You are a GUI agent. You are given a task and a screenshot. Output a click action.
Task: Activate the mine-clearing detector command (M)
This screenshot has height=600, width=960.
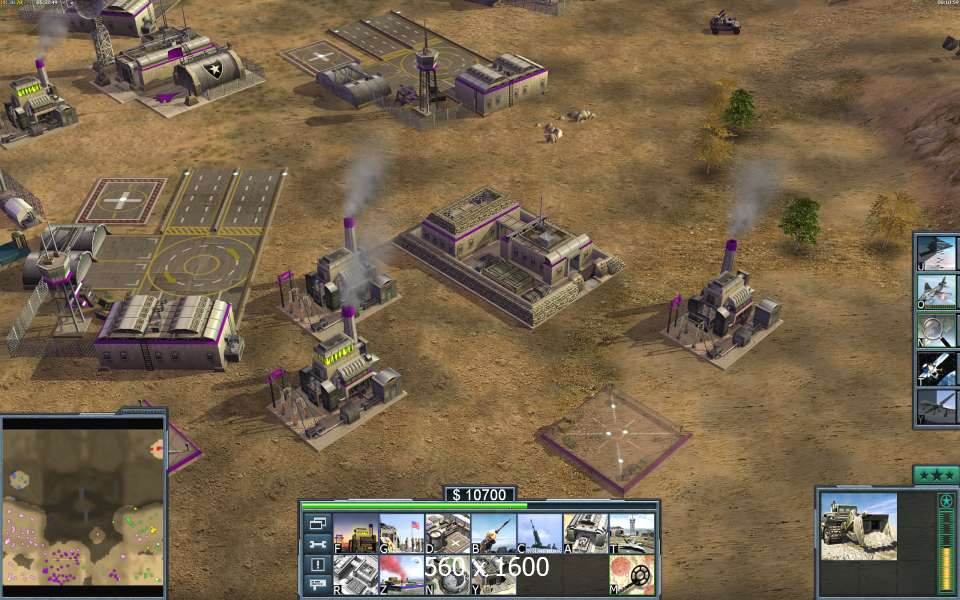[632, 575]
